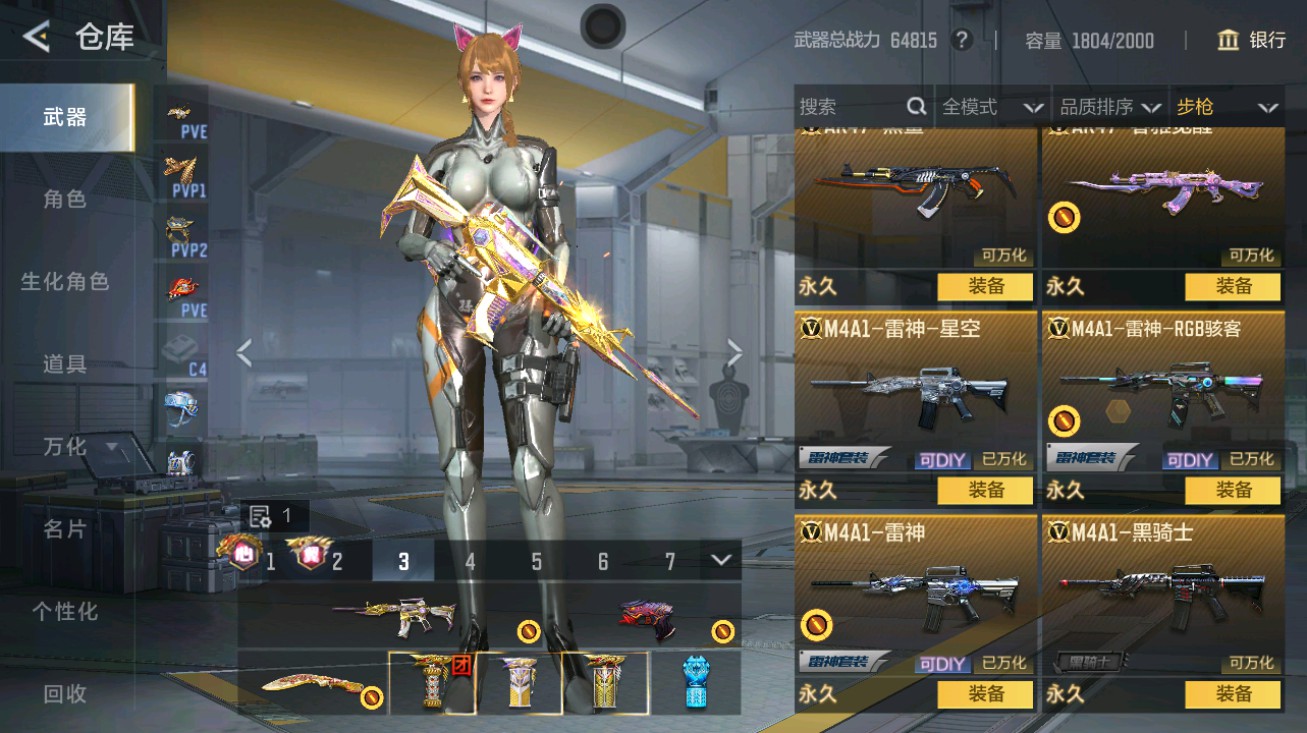Expand the loadout slots dropdown arrow
The height and width of the screenshot is (733, 1307).
(x=721, y=561)
